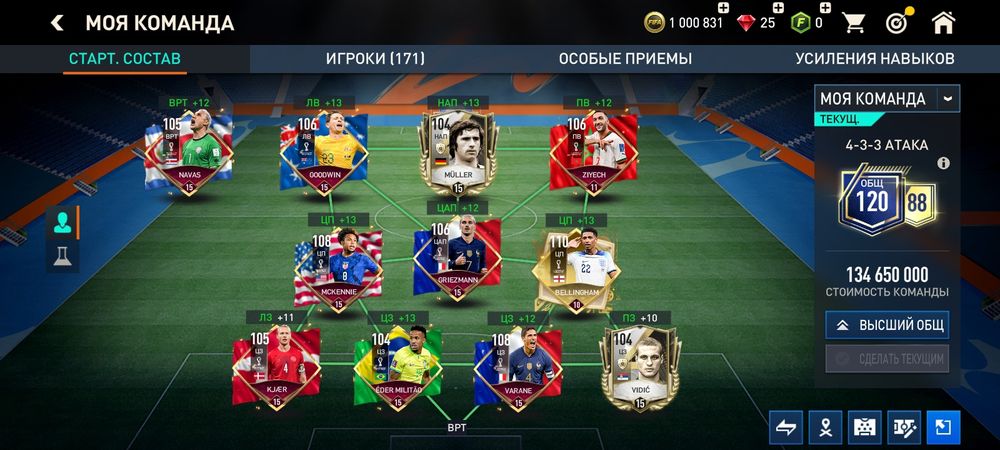Expand the Моя команда dropdown

coord(947,98)
